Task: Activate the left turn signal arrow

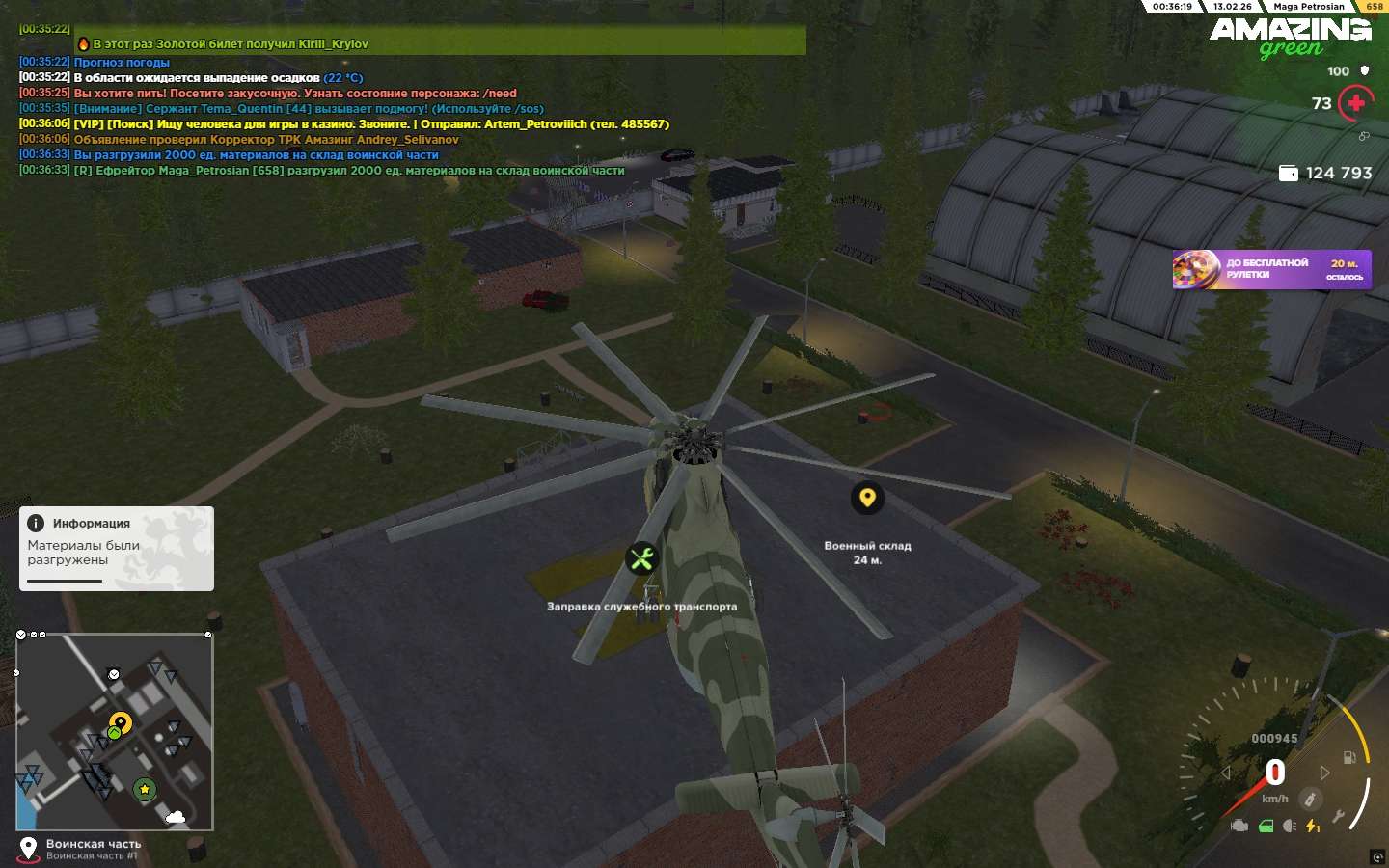Action: pyautogui.click(x=1226, y=773)
